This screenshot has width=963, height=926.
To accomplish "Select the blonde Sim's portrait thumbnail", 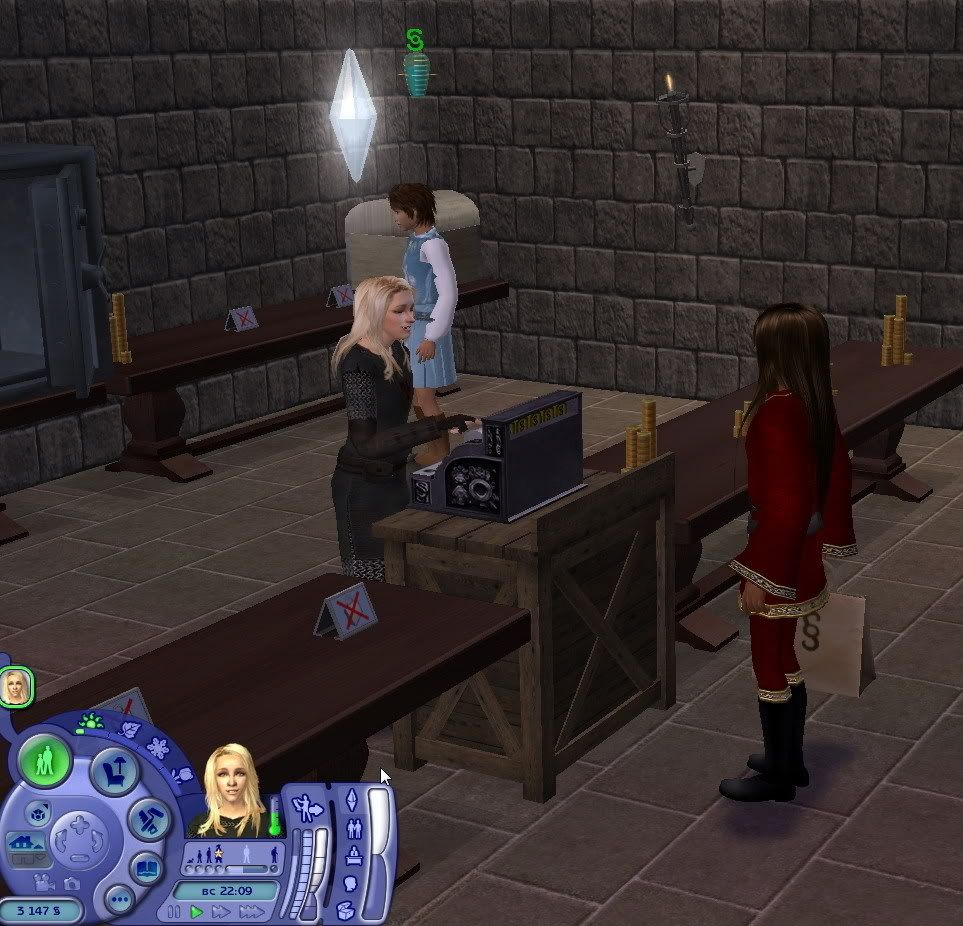I will [x=16, y=687].
